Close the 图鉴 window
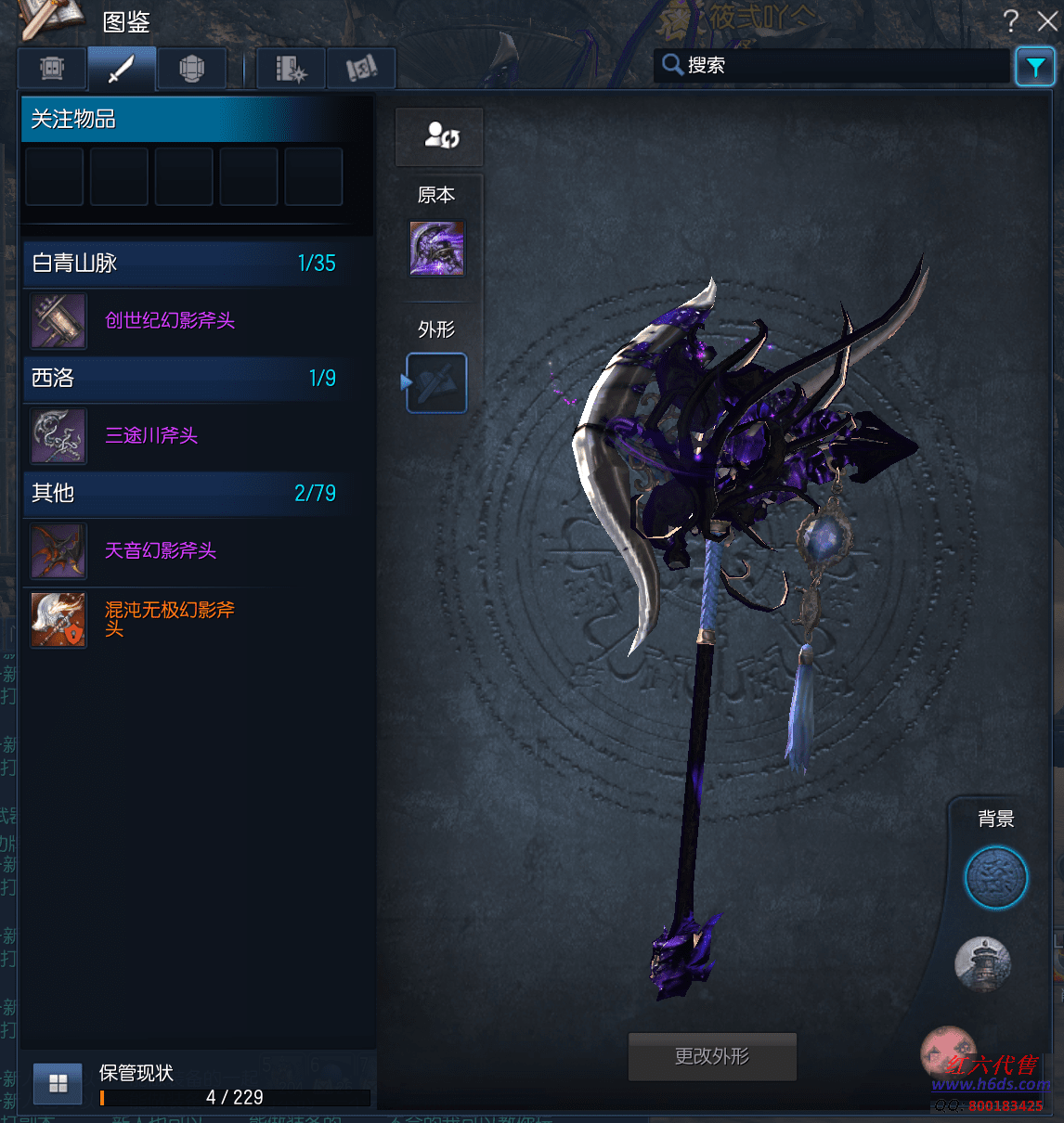 (1047, 20)
